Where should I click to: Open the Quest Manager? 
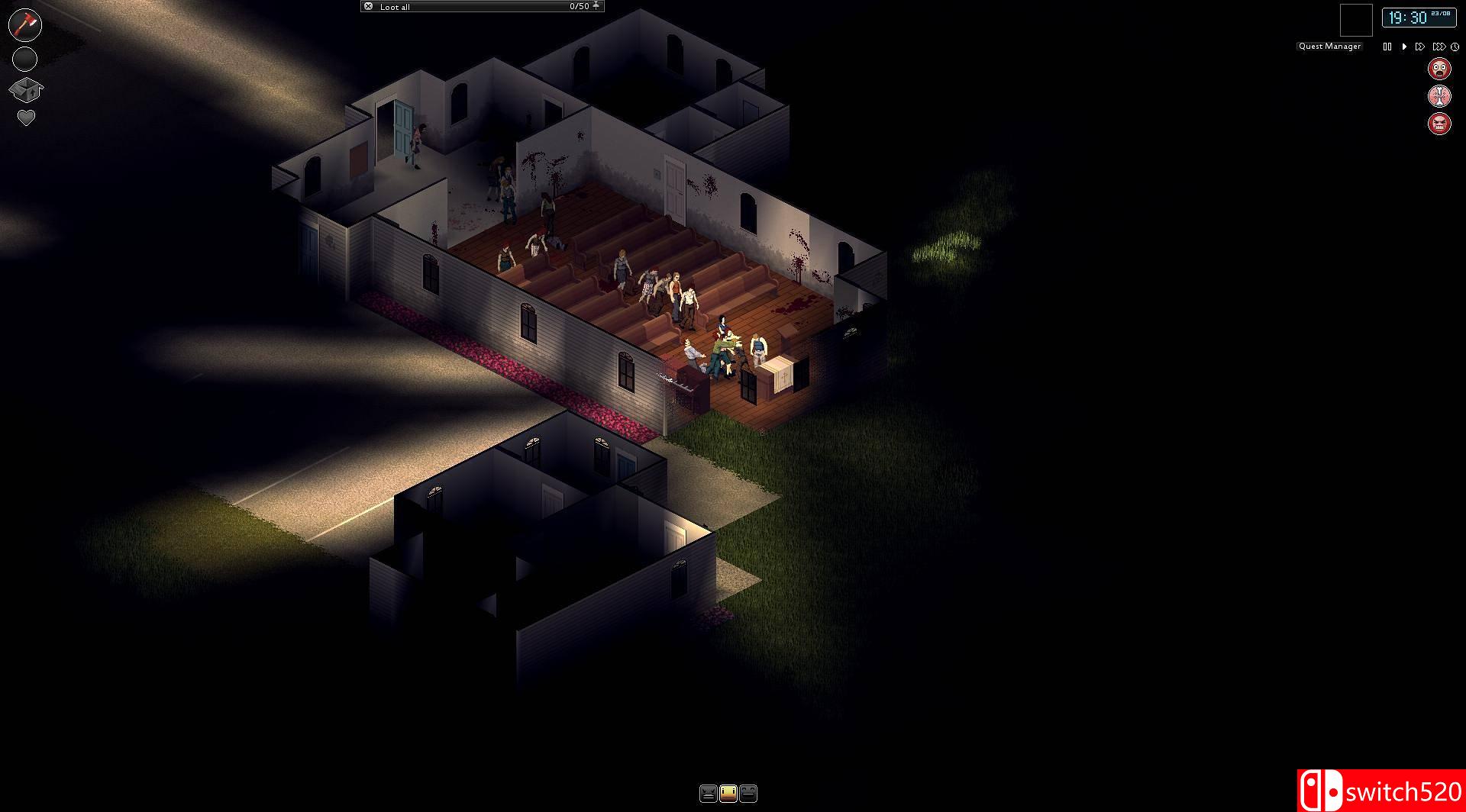1329,46
